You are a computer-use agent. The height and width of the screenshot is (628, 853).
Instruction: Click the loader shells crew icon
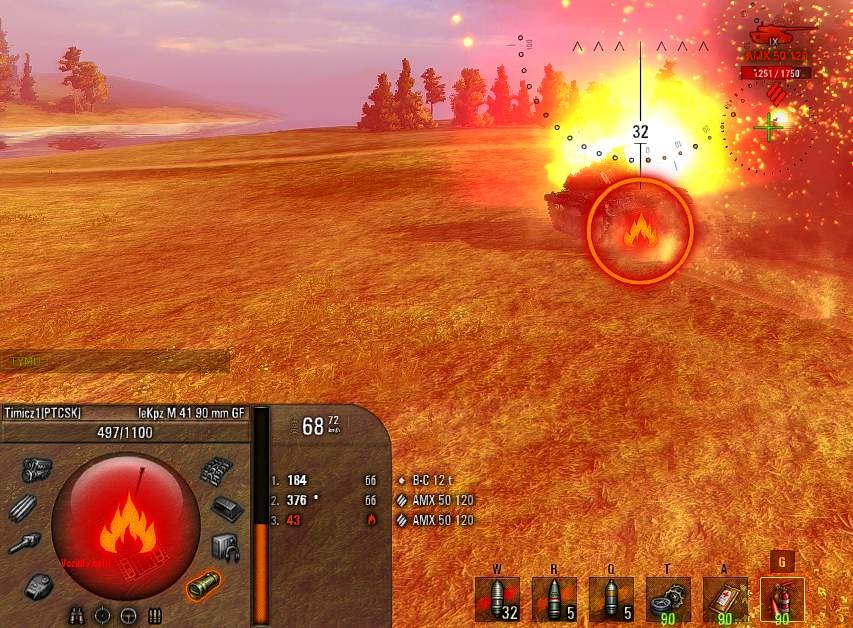point(154,614)
